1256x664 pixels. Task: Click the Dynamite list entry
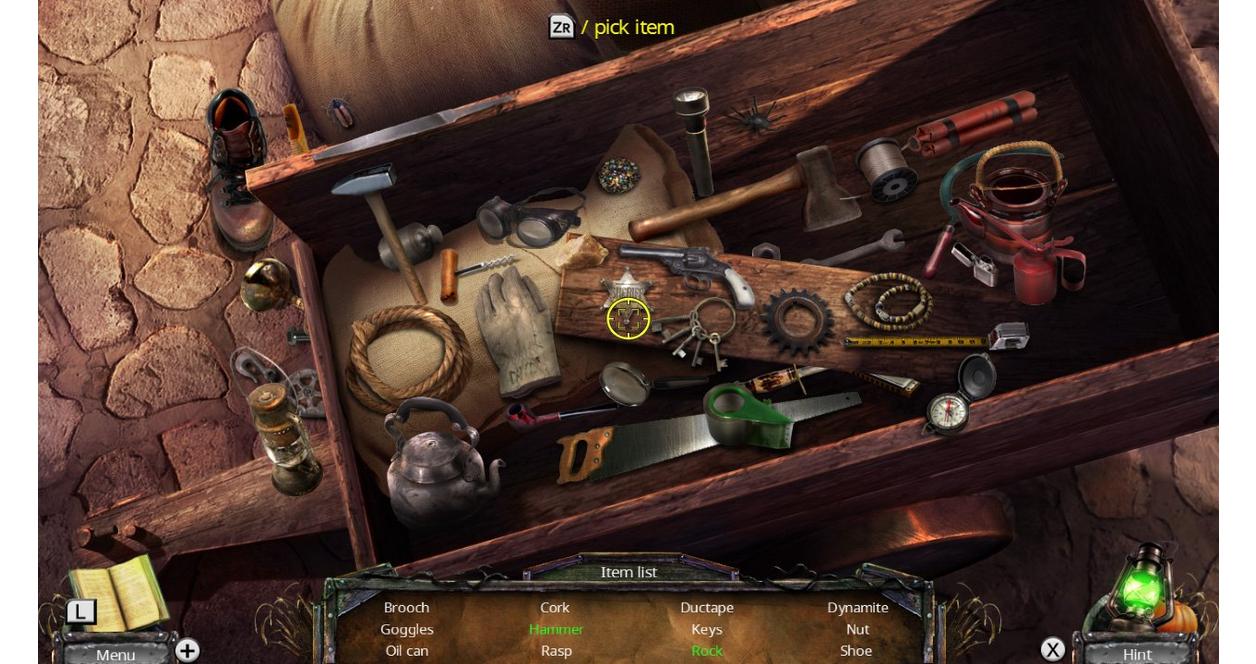(x=857, y=607)
